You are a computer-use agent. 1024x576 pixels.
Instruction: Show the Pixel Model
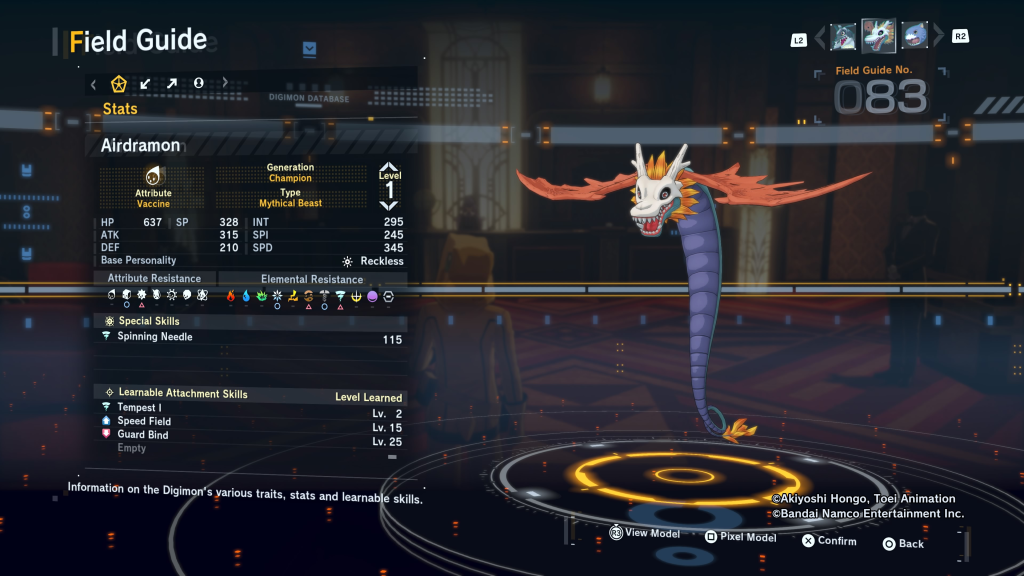pos(740,537)
